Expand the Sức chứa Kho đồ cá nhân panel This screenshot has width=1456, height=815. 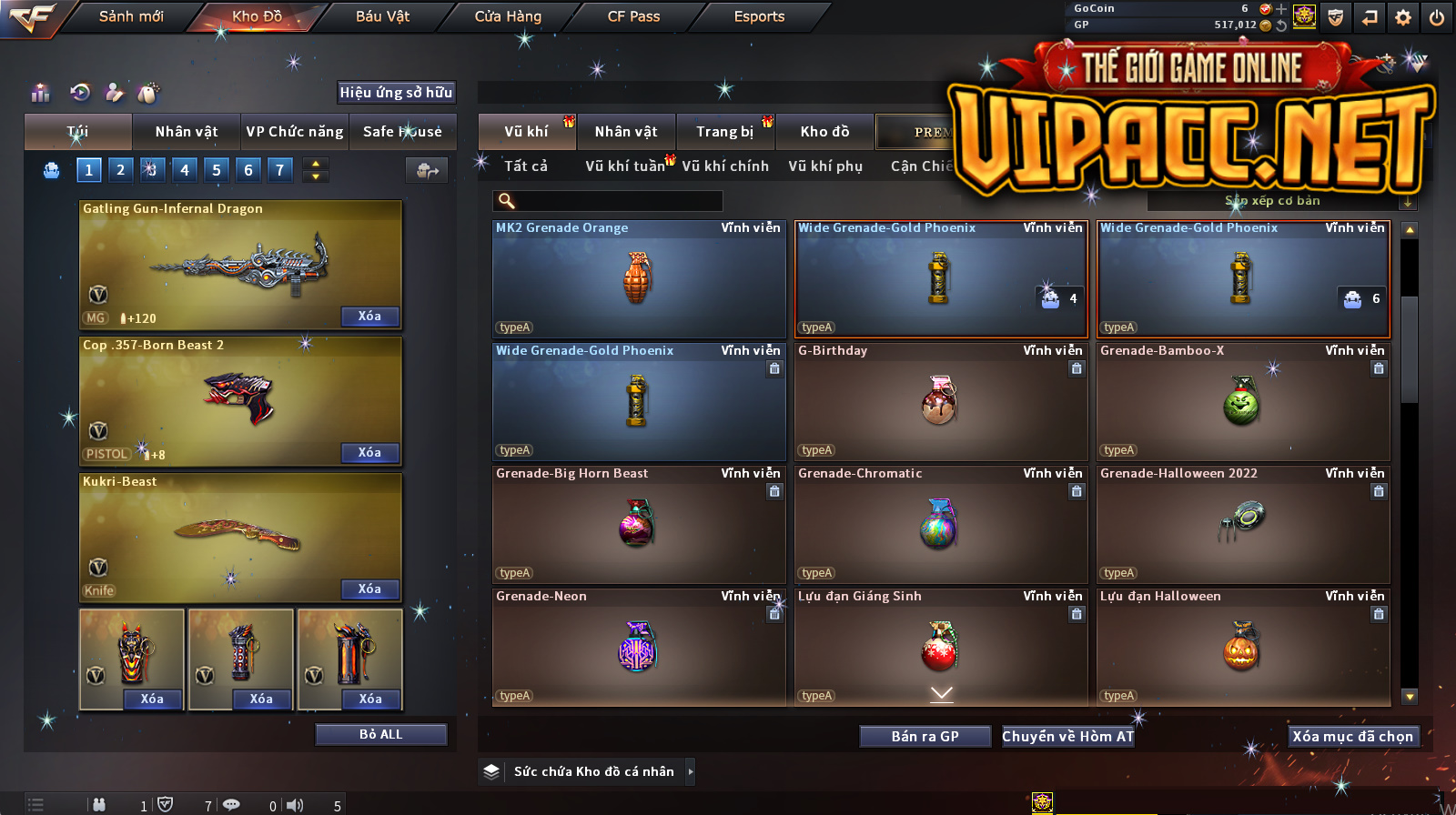[x=690, y=771]
